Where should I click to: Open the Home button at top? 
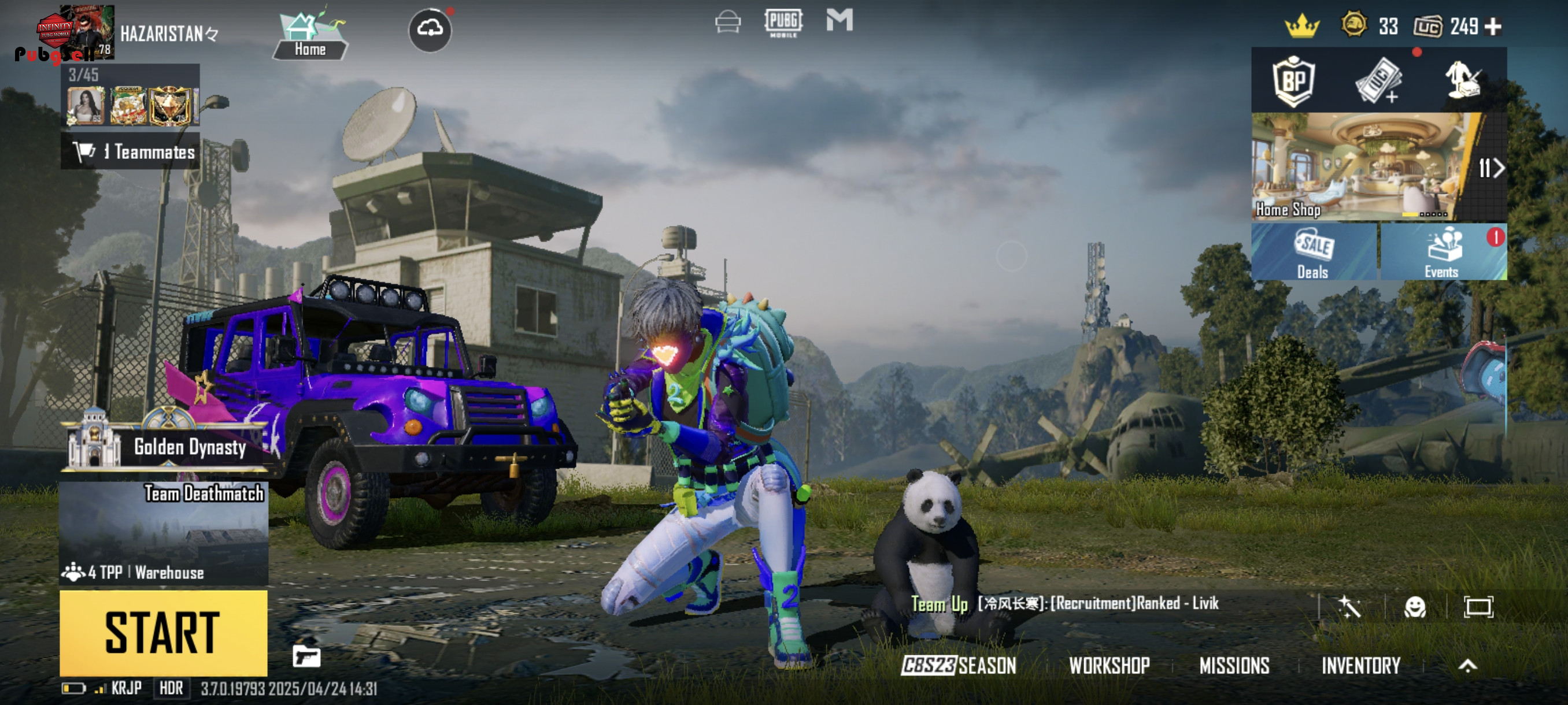click(x=310, y=36)
